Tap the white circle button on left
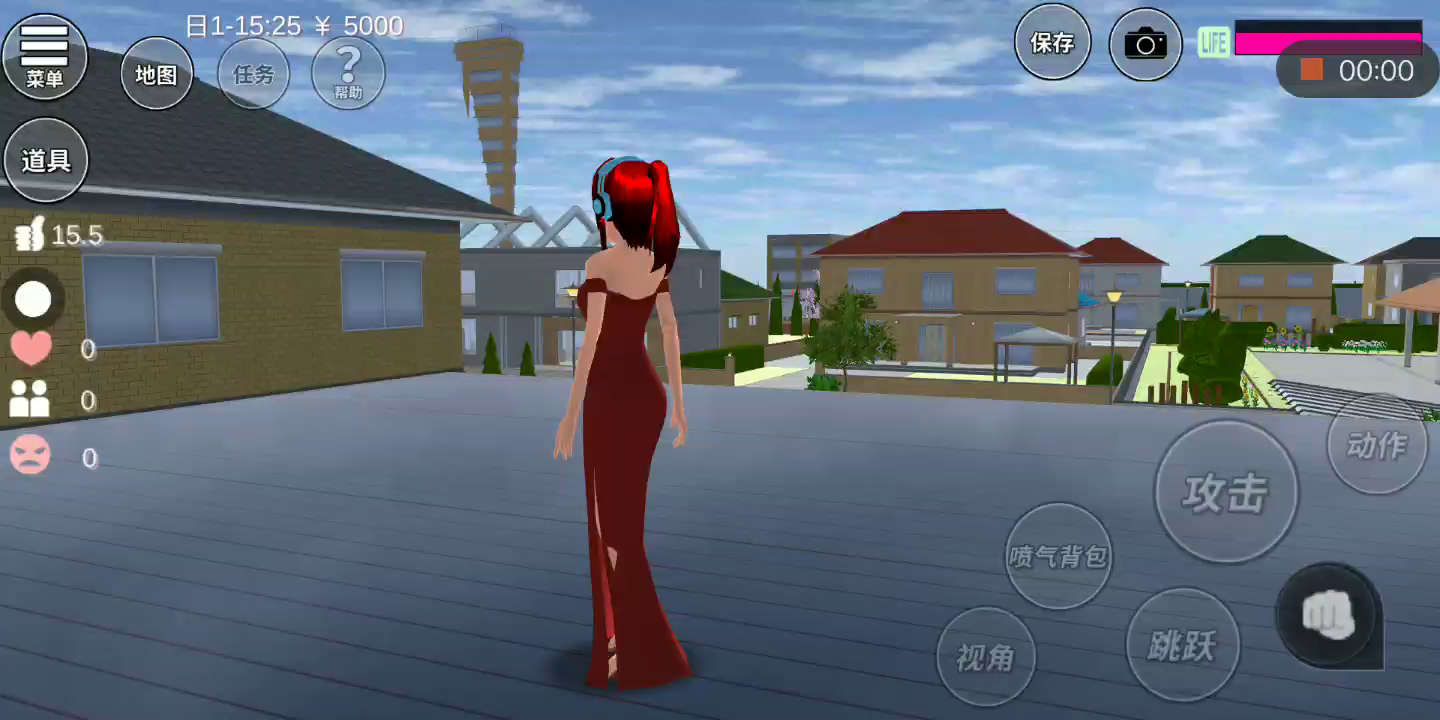This screenshot has height=720, width=1440. [x=33, y=299]
